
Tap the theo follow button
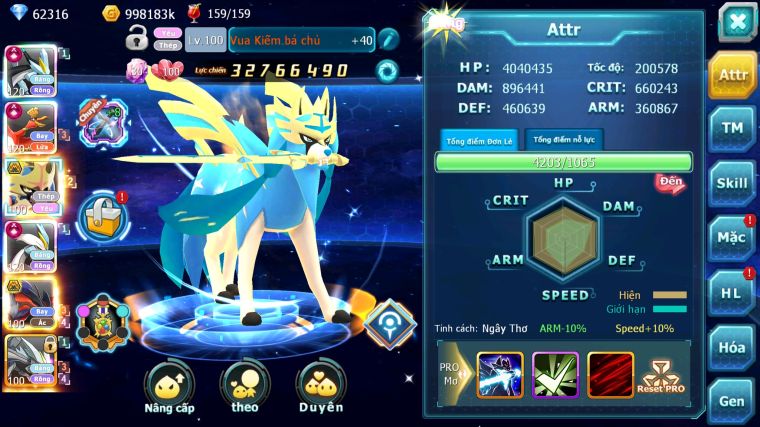click(244, 388)
